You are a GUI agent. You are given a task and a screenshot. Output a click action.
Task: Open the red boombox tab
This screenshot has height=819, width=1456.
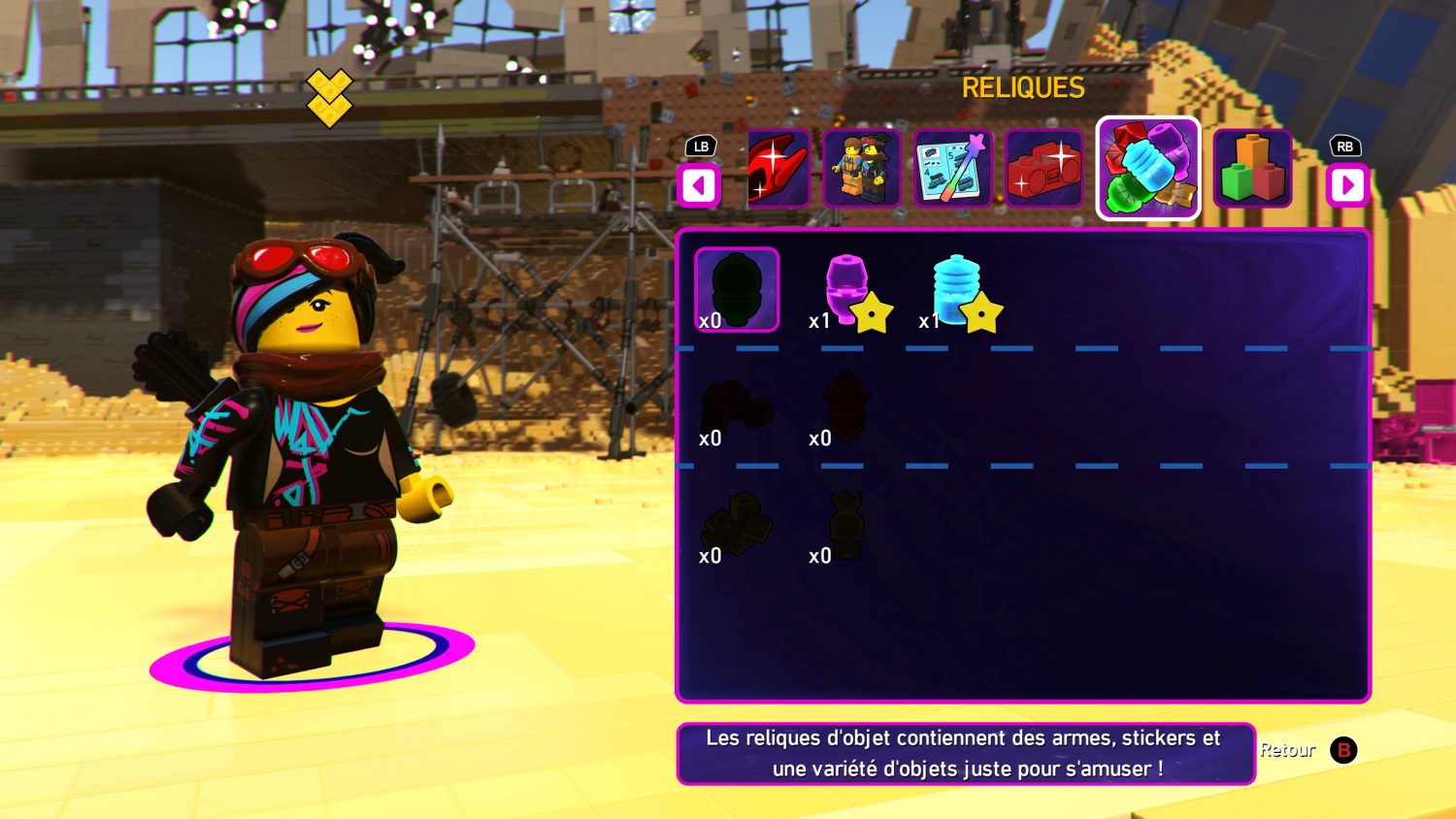pos(1044,169)
